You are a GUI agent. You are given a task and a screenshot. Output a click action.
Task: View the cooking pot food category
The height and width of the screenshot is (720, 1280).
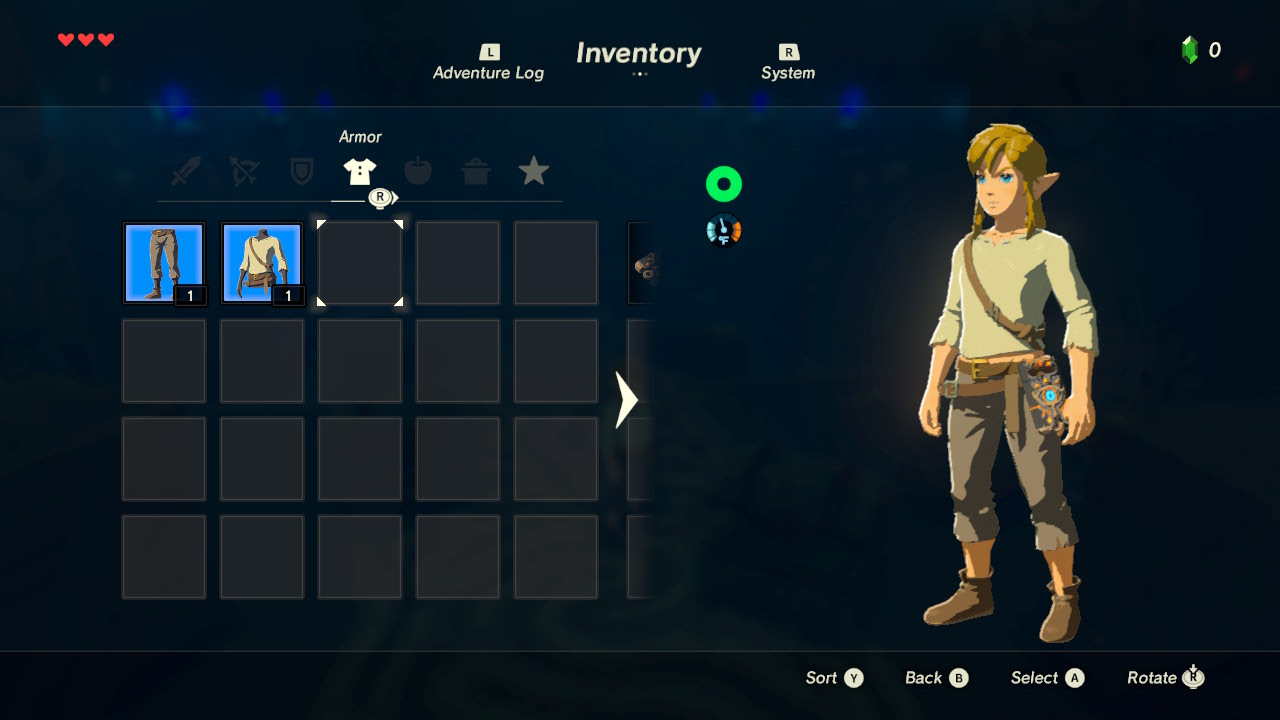[475, 172]
